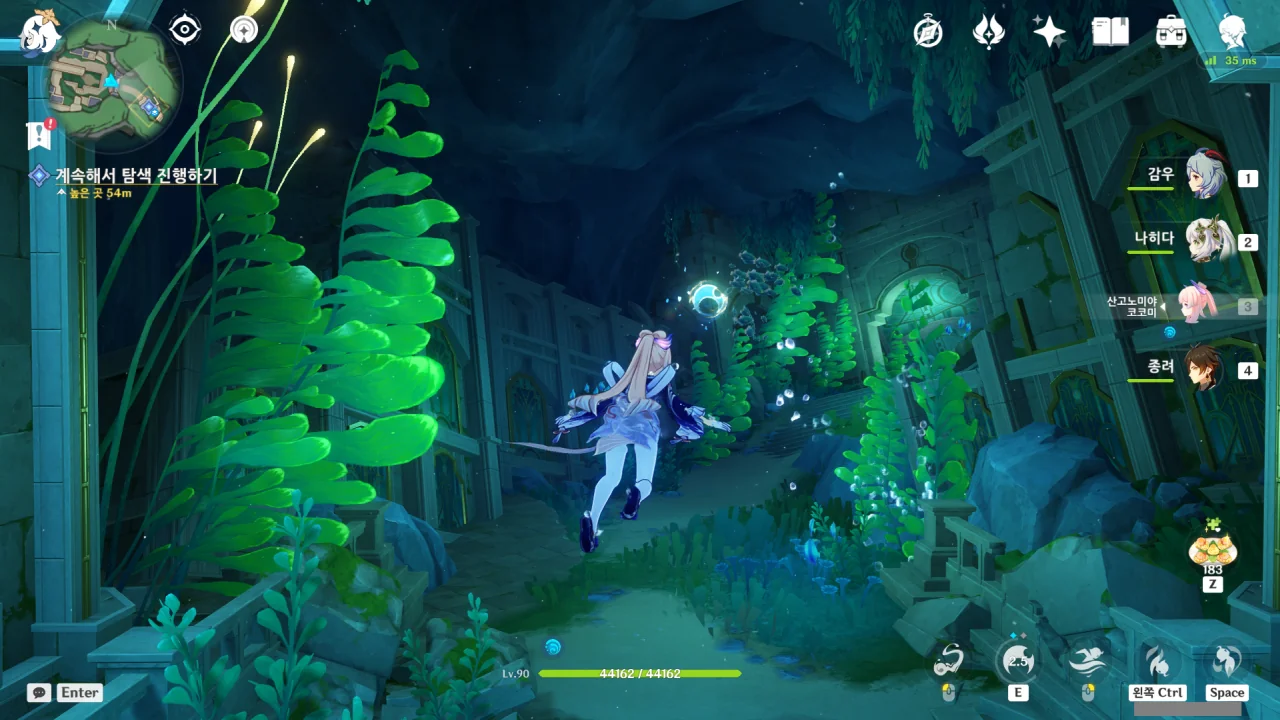
Task: Switch to party member 종려
Action: click(1205, 368)
